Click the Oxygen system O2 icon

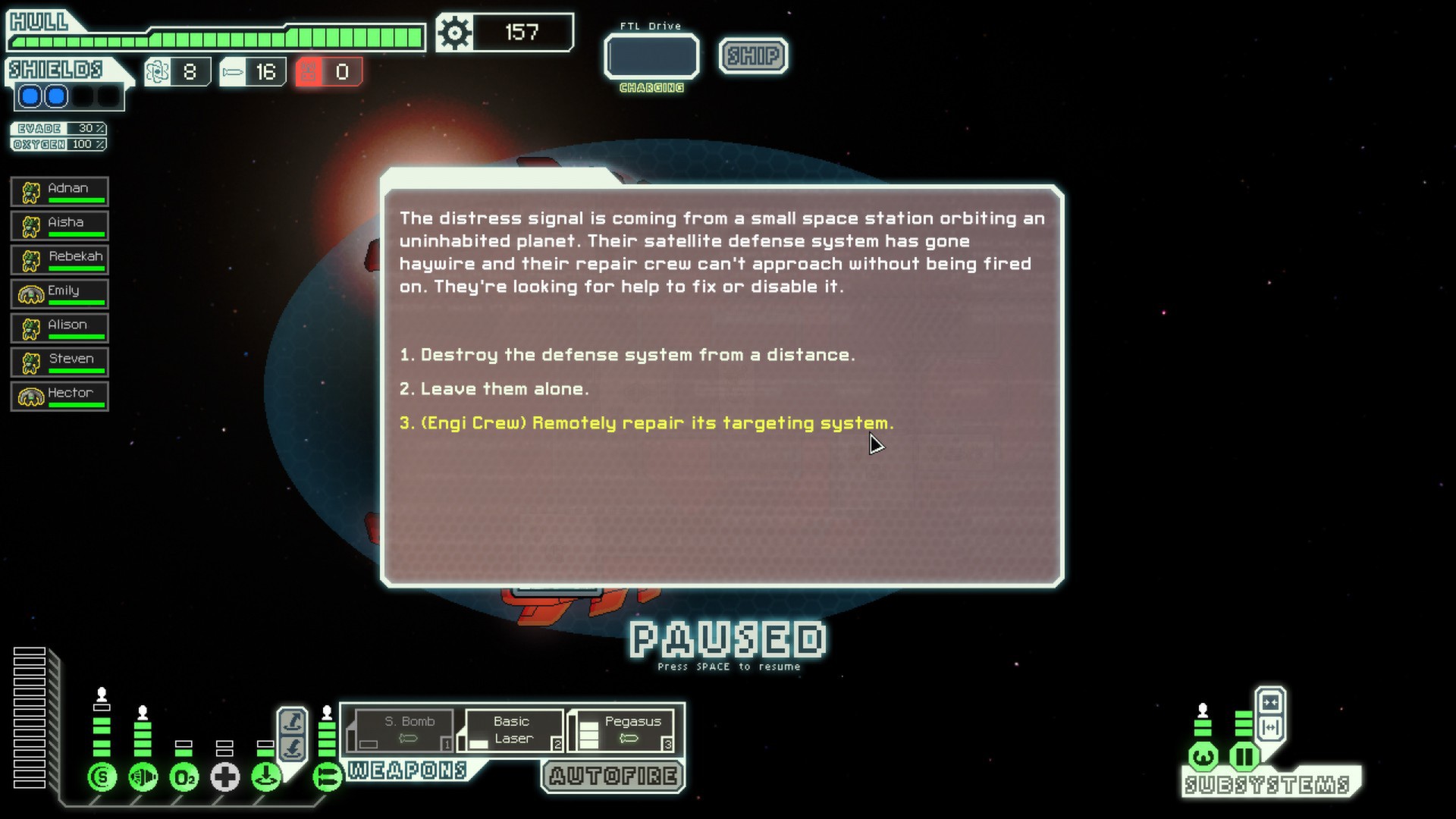point(184,777)
